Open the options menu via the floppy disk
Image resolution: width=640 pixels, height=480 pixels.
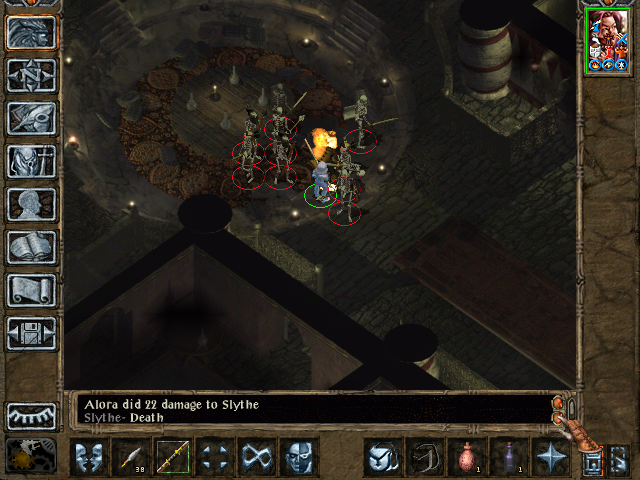31,333
